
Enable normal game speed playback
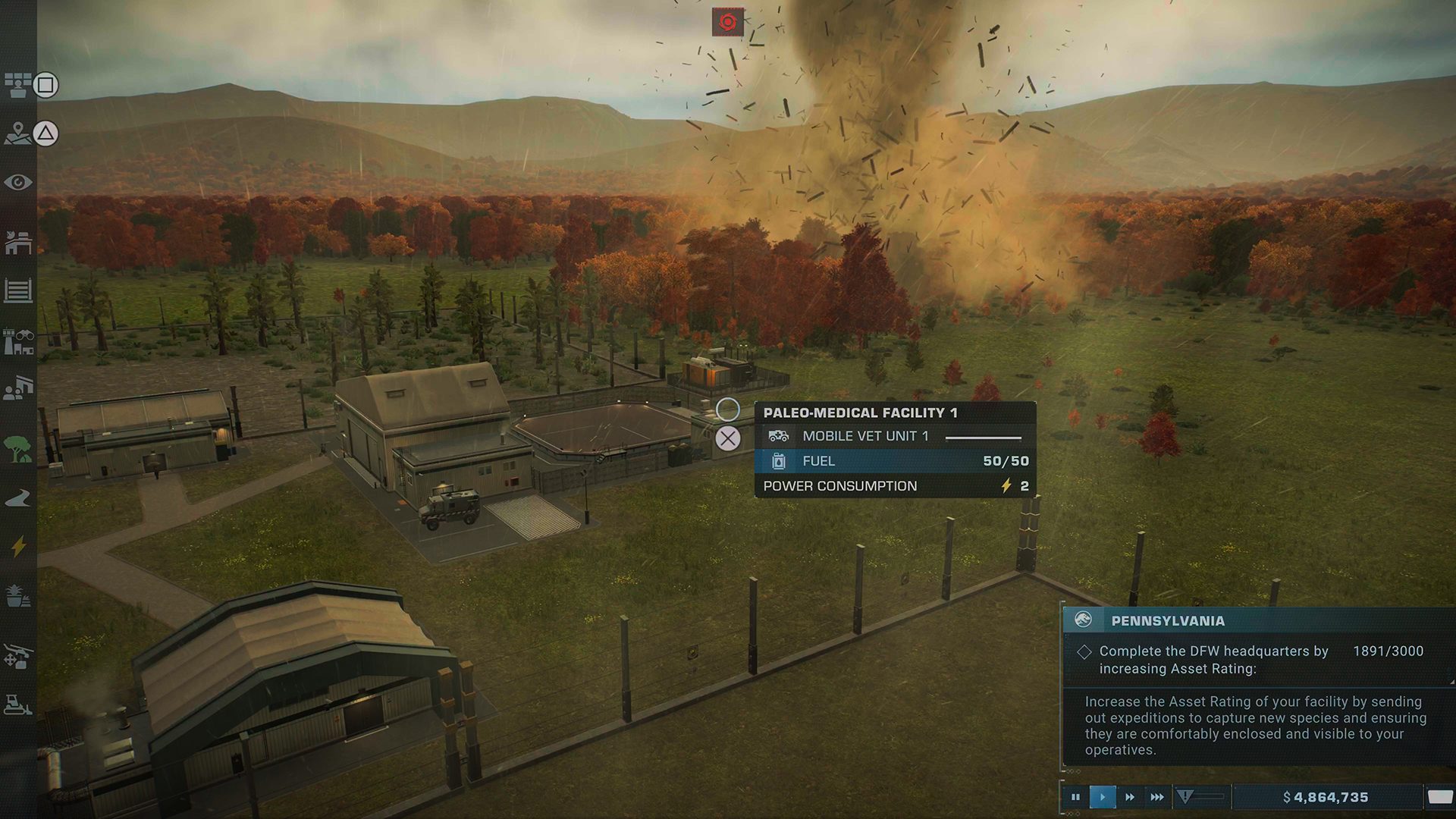(1102, 797)
